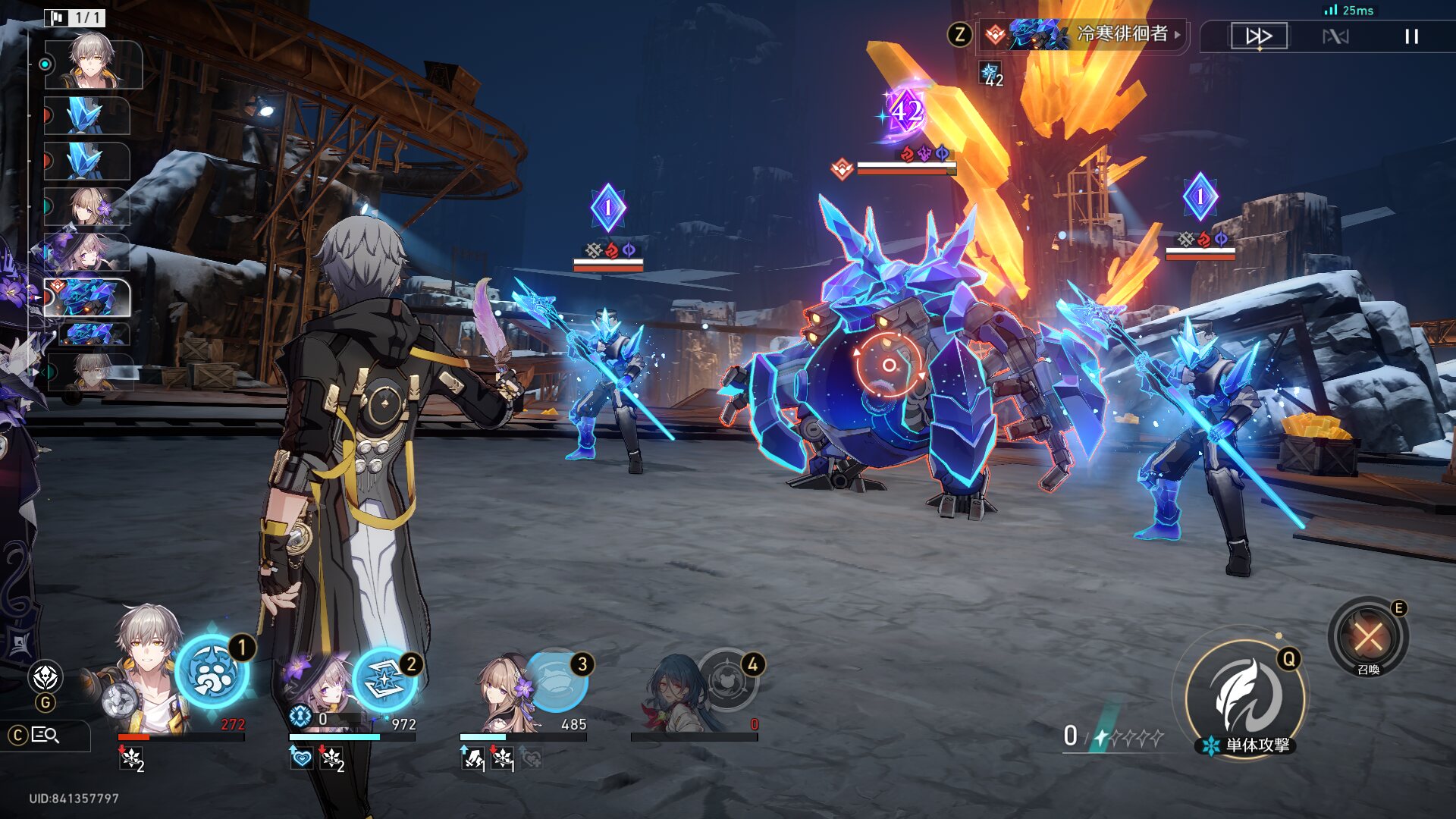Toggle the auto-battle button

(1335, 36)
